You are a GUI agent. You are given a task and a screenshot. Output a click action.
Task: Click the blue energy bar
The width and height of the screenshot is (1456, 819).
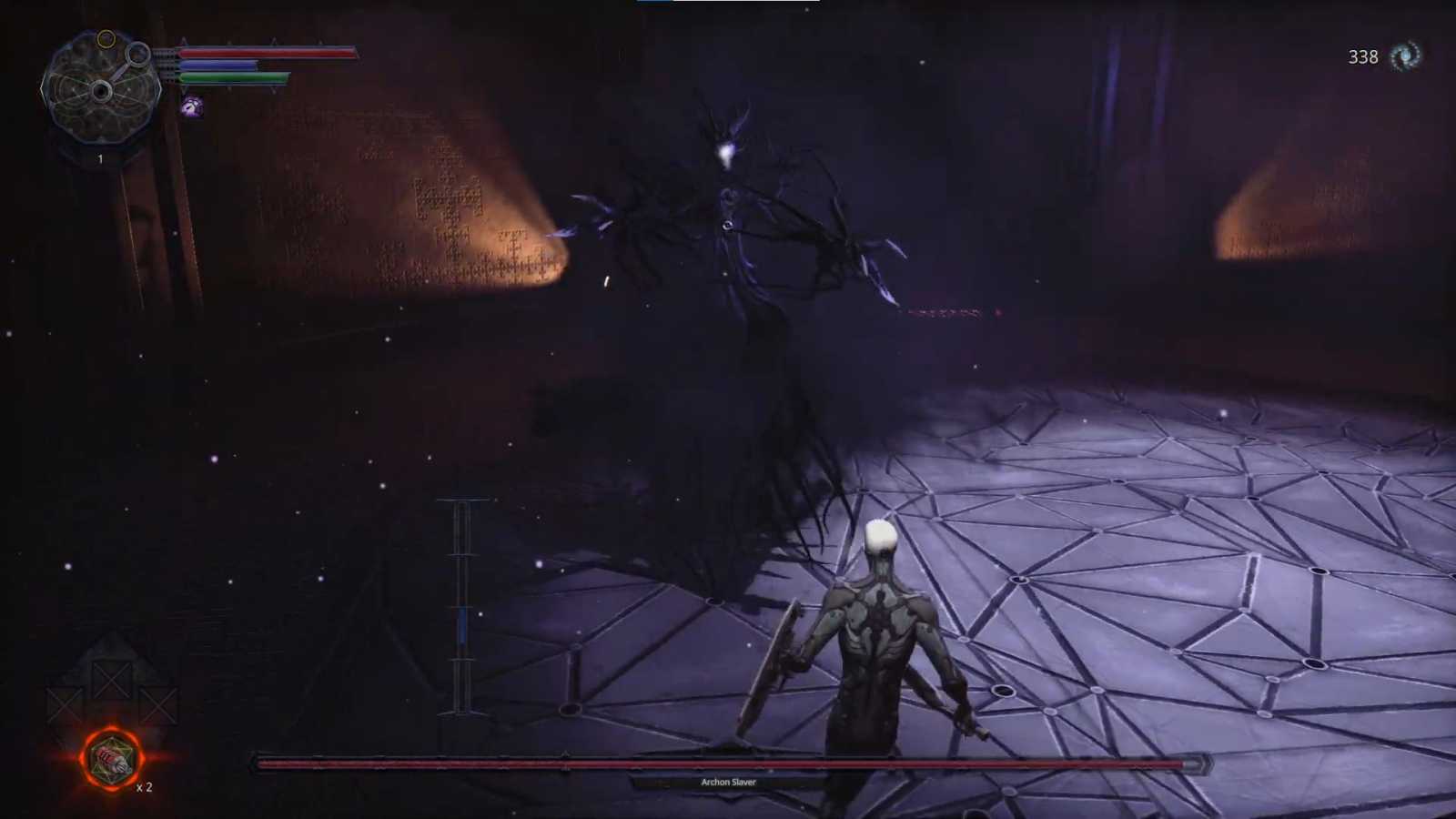pyautogui.click(x=219, y=64)
